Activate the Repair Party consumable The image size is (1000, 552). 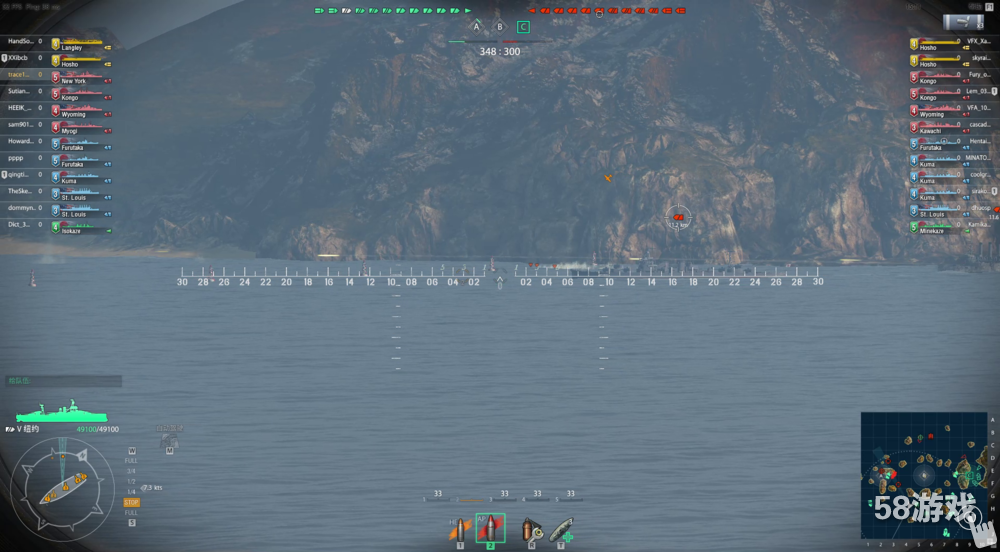(562, 528)
